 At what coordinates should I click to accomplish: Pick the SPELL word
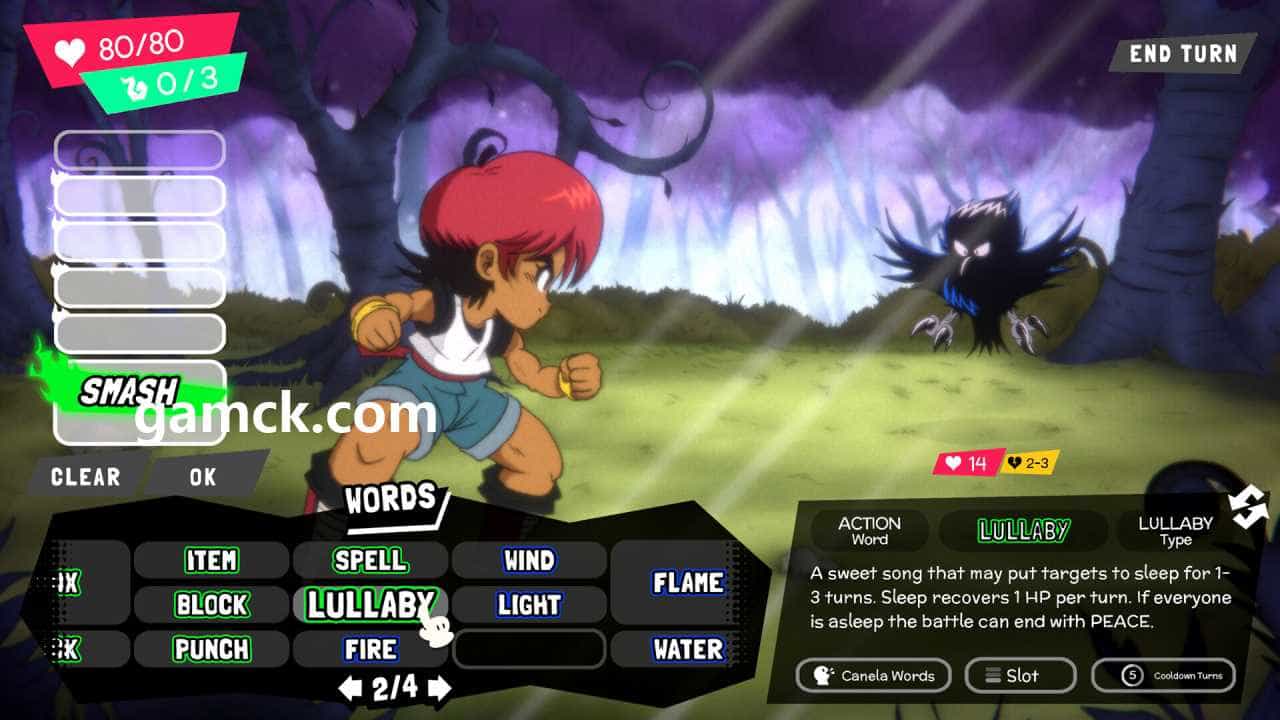click(x=370, y=560)
